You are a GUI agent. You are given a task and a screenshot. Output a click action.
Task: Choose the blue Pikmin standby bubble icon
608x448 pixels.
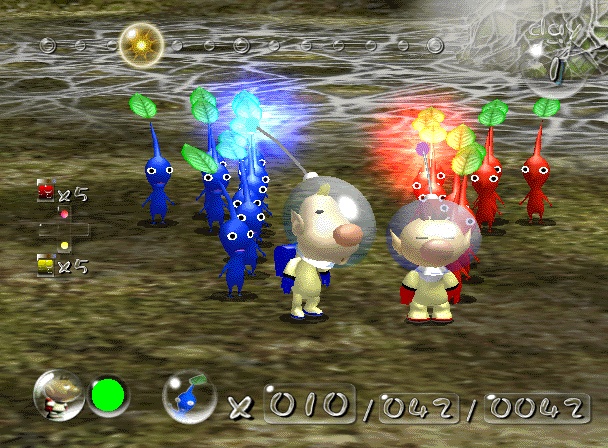(x=190, y=397)
